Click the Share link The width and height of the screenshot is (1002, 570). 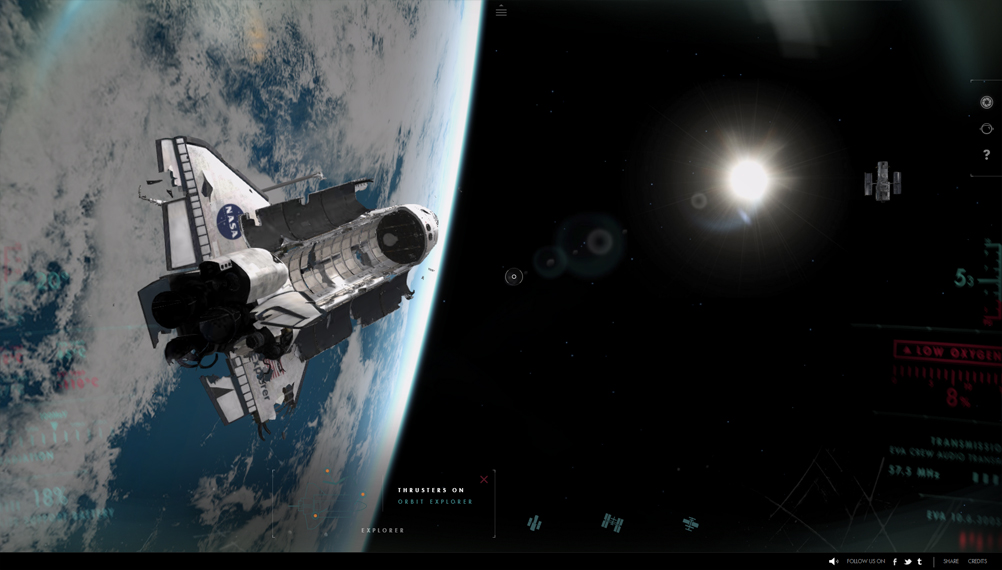(950, 561)
